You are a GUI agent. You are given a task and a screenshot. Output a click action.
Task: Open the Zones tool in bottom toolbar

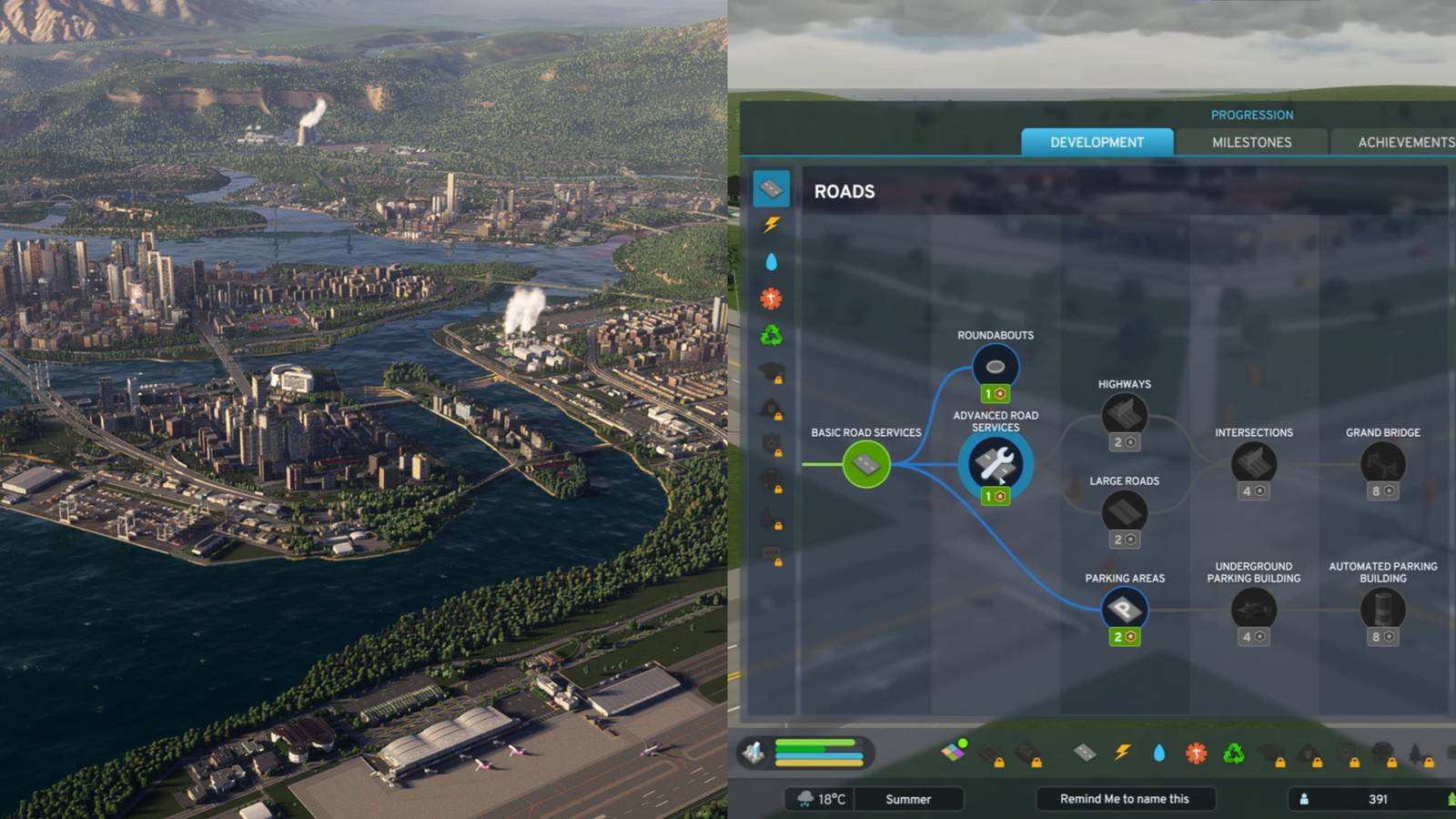[953, 752]
